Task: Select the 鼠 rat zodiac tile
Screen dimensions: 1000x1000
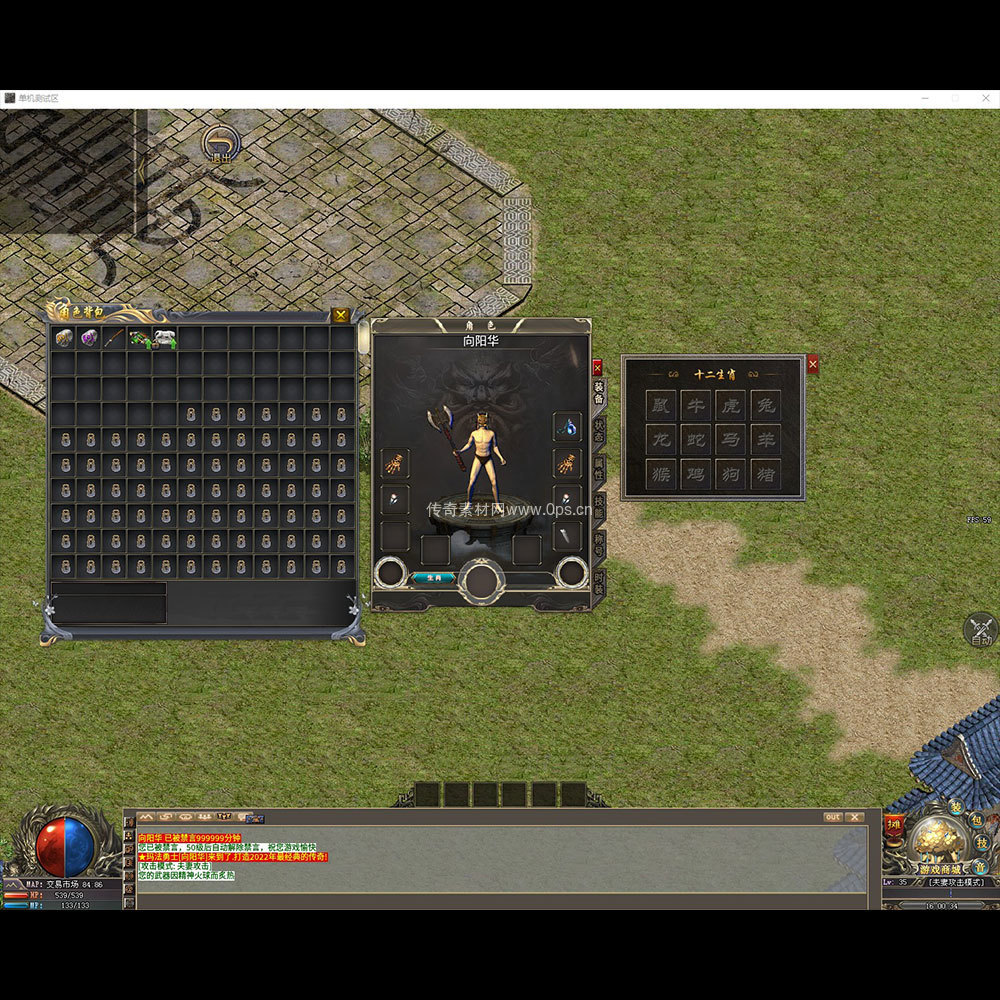Action: click(660, 405)
